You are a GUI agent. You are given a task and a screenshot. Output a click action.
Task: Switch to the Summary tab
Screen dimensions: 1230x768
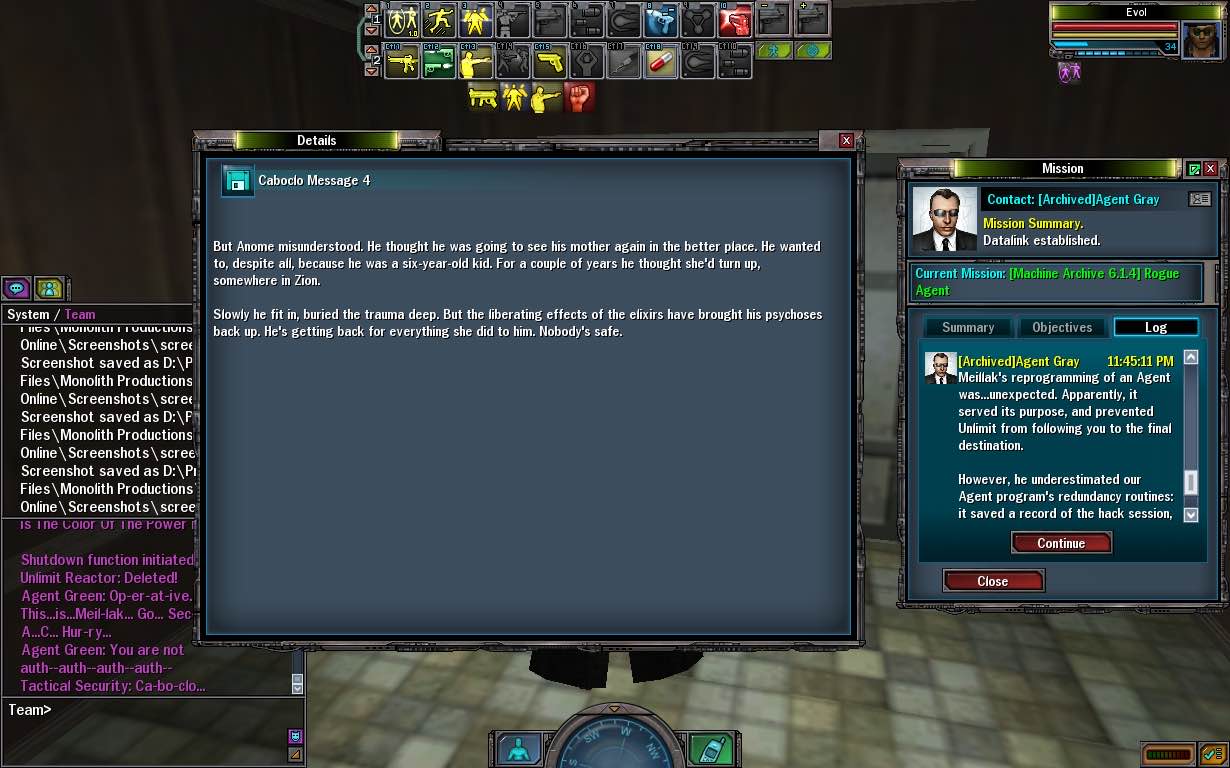[x=967, y=327]
